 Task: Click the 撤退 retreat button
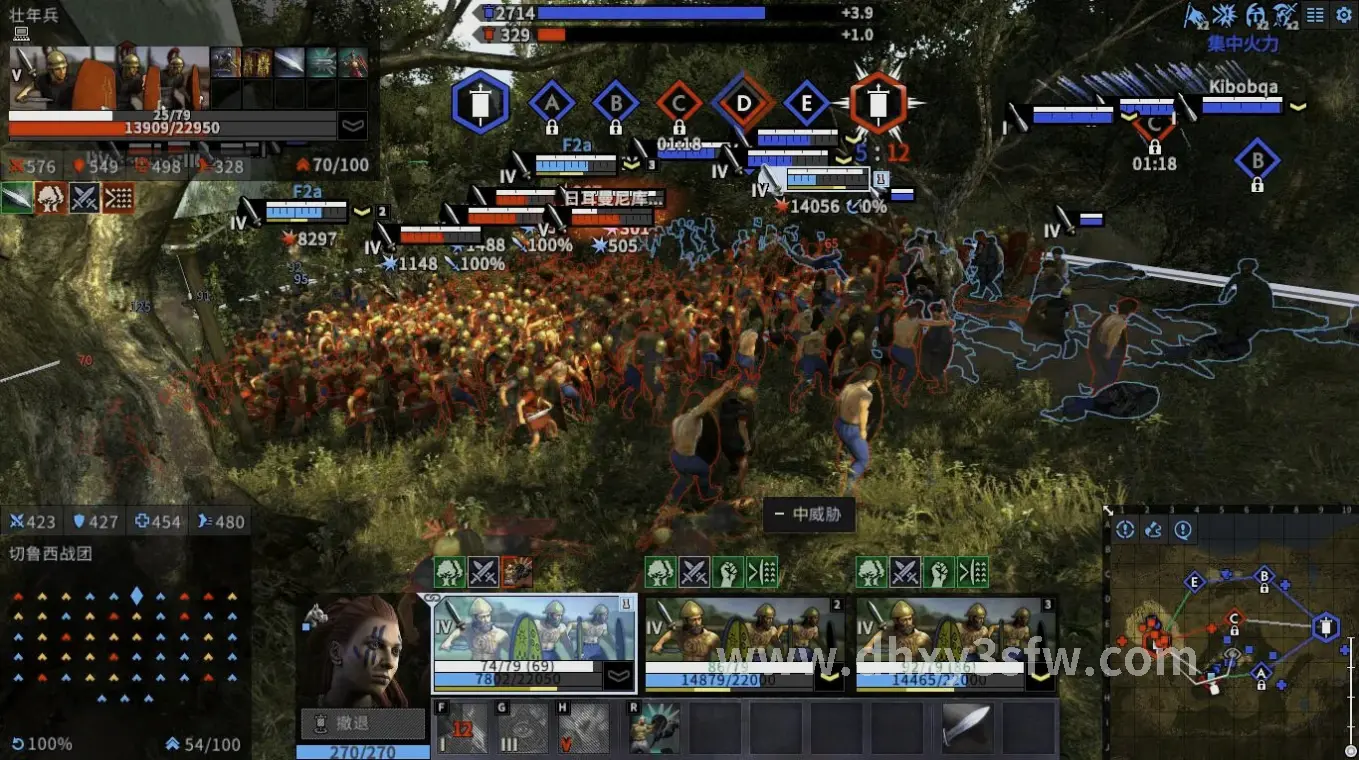[362, 723]
